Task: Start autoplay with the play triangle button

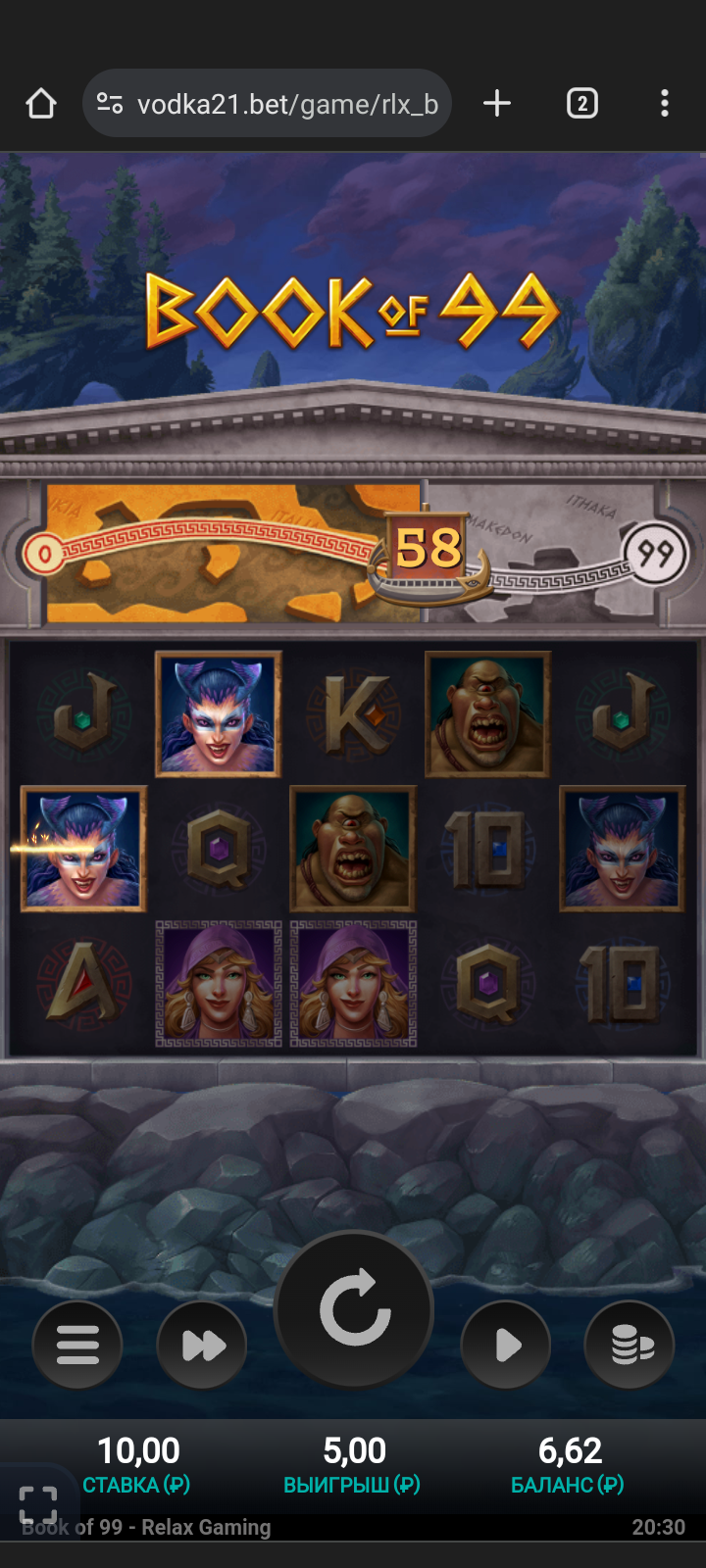Action: point(506,1345)
